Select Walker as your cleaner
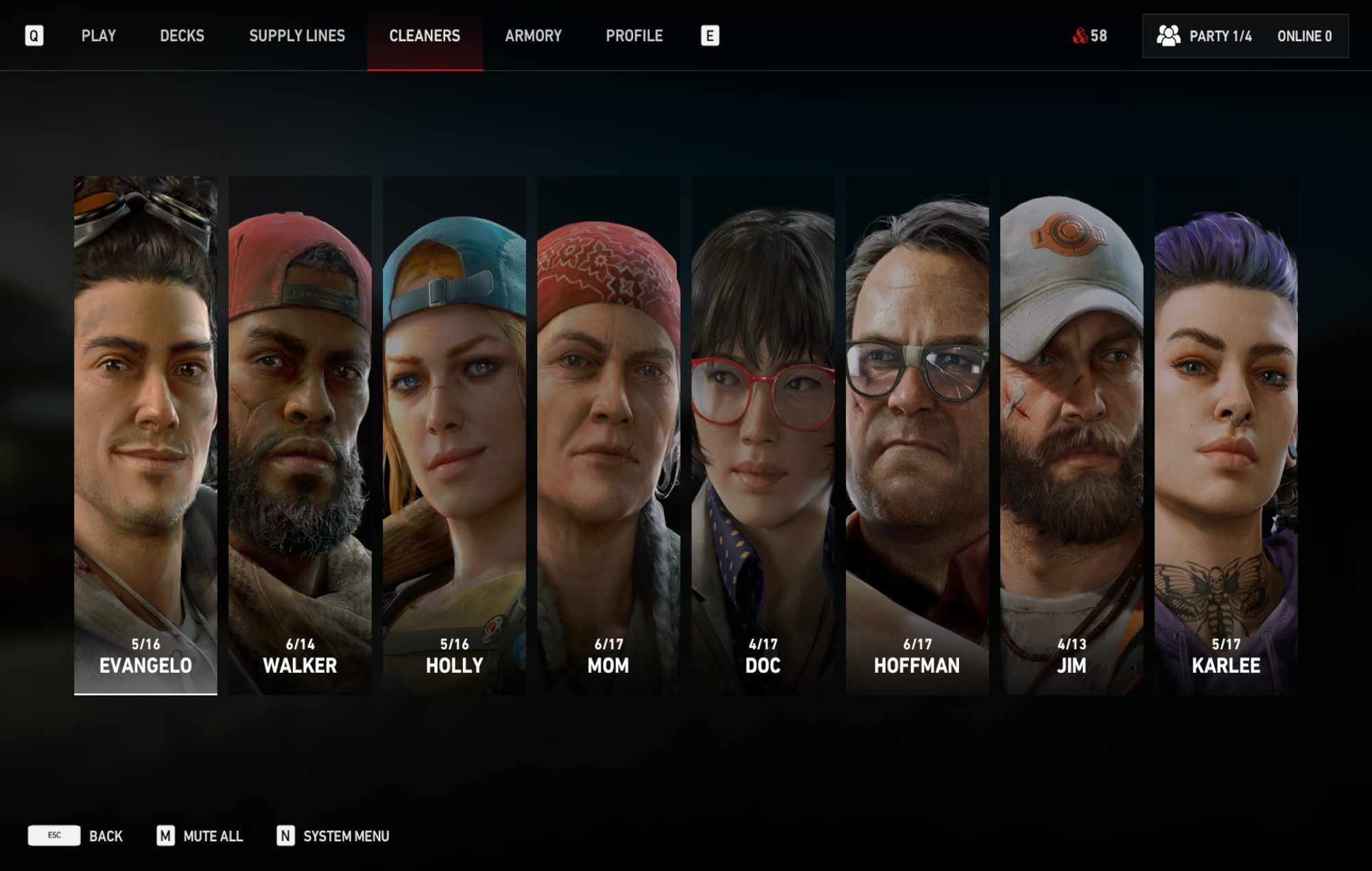Image resolution: width=1372 pixels, height=871 pixels. click(300, 435)
